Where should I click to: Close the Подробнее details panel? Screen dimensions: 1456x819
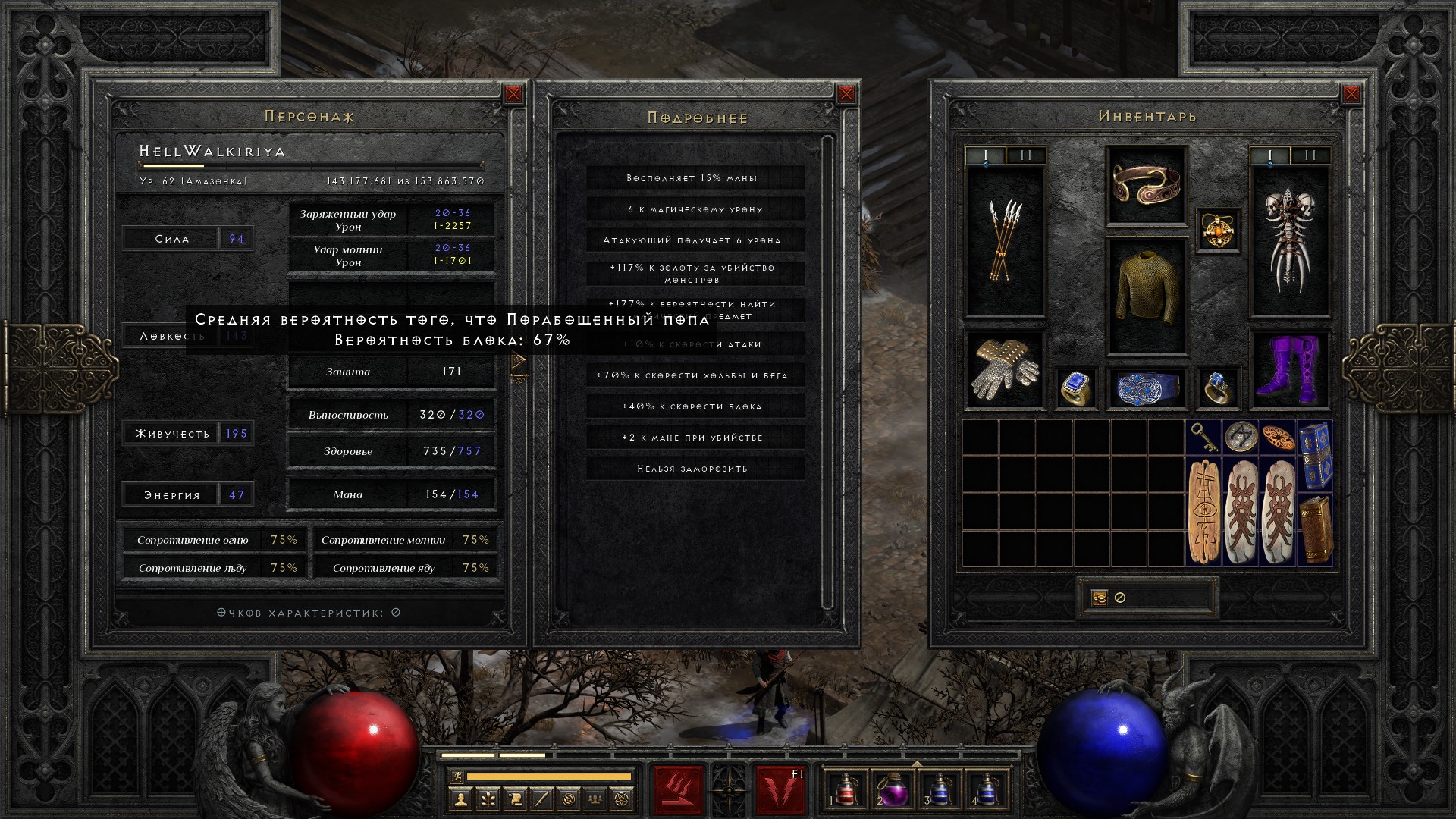(x=846, y=94)
